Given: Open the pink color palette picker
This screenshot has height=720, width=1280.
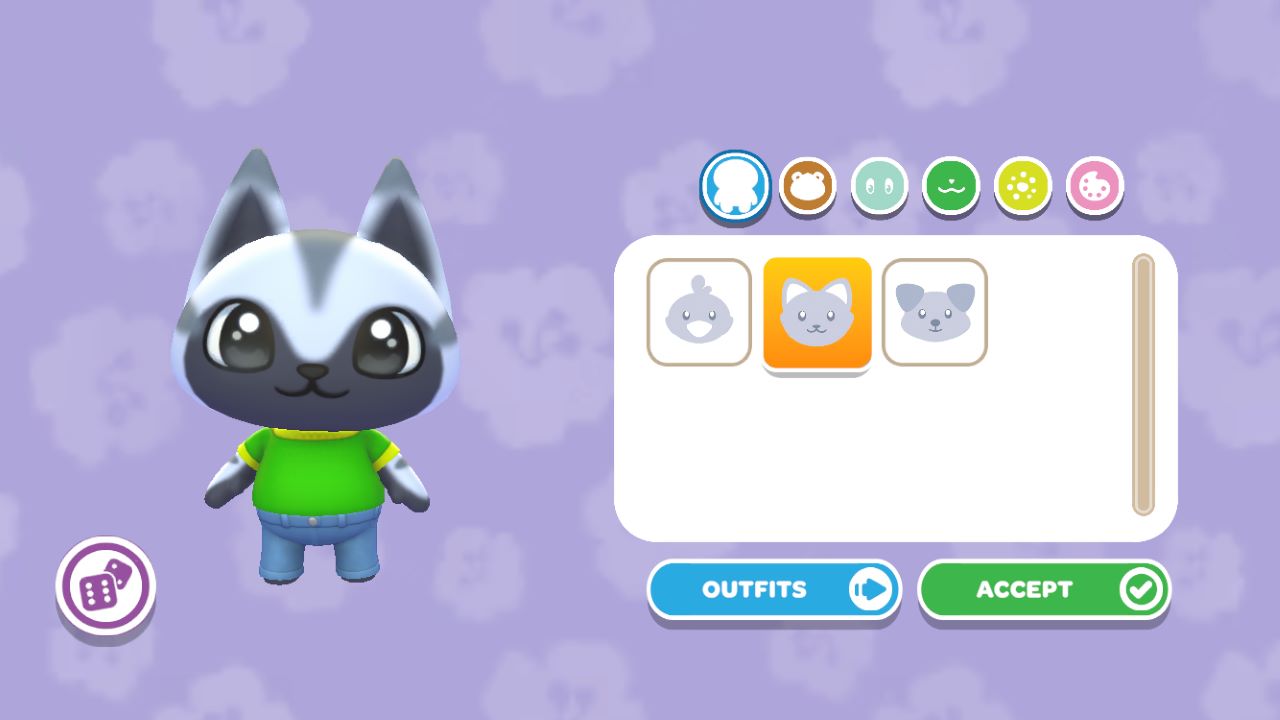Looking at the screenshot, I should 1094,185.
